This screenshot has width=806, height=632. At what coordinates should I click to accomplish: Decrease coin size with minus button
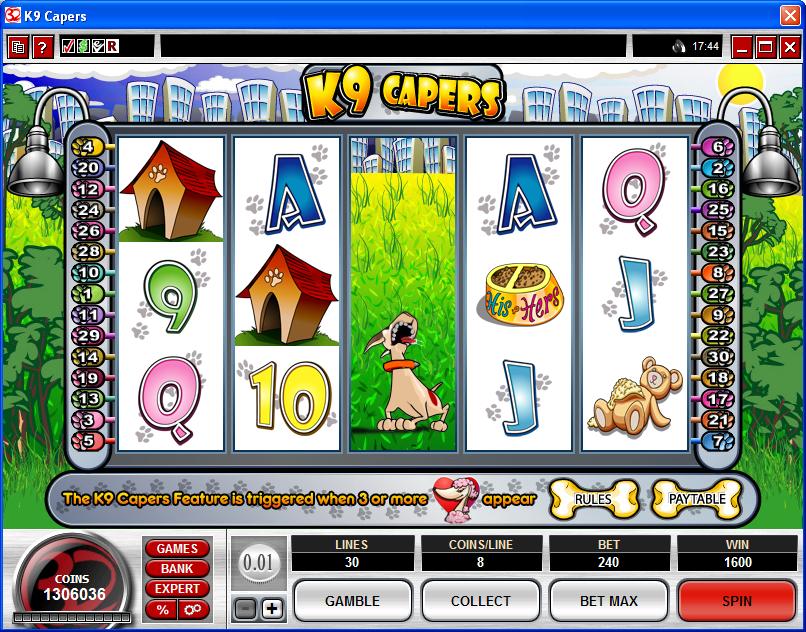coord(245,608)
